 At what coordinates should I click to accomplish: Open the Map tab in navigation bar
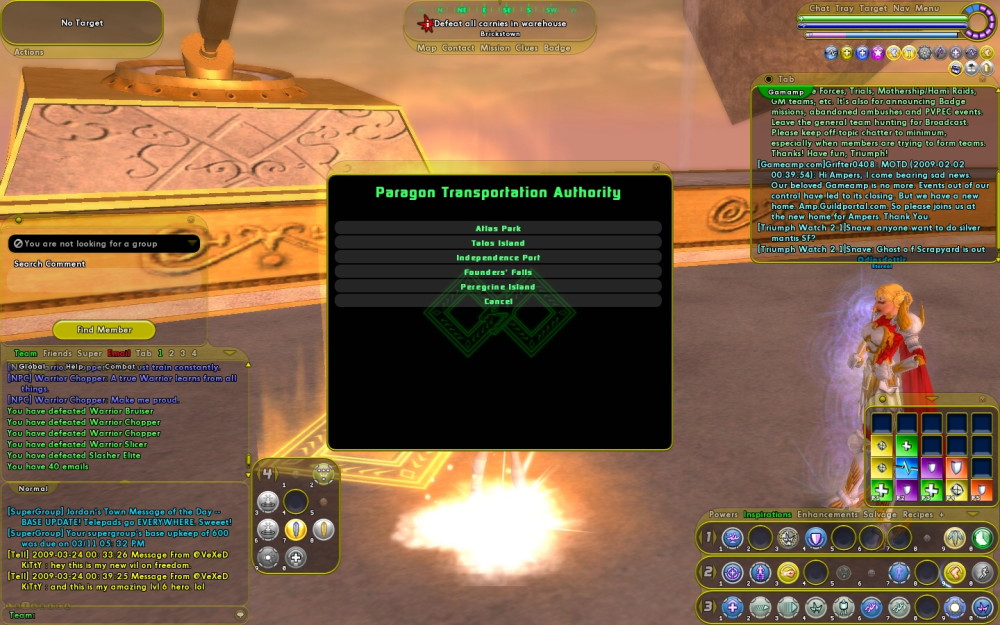[426, 48]
